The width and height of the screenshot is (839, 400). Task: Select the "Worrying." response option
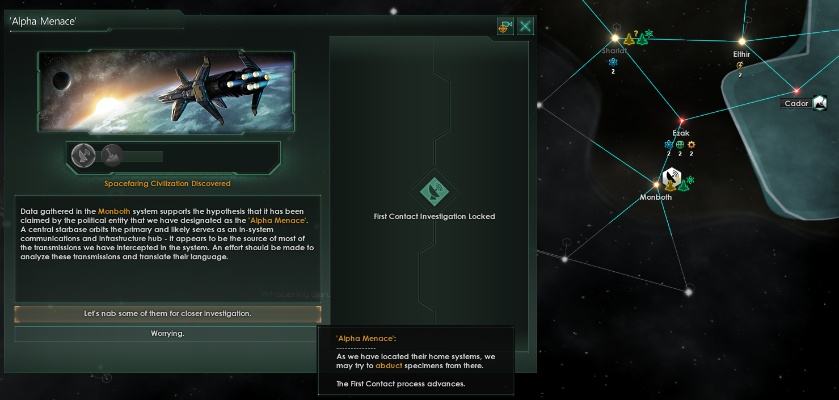point(167,333)
